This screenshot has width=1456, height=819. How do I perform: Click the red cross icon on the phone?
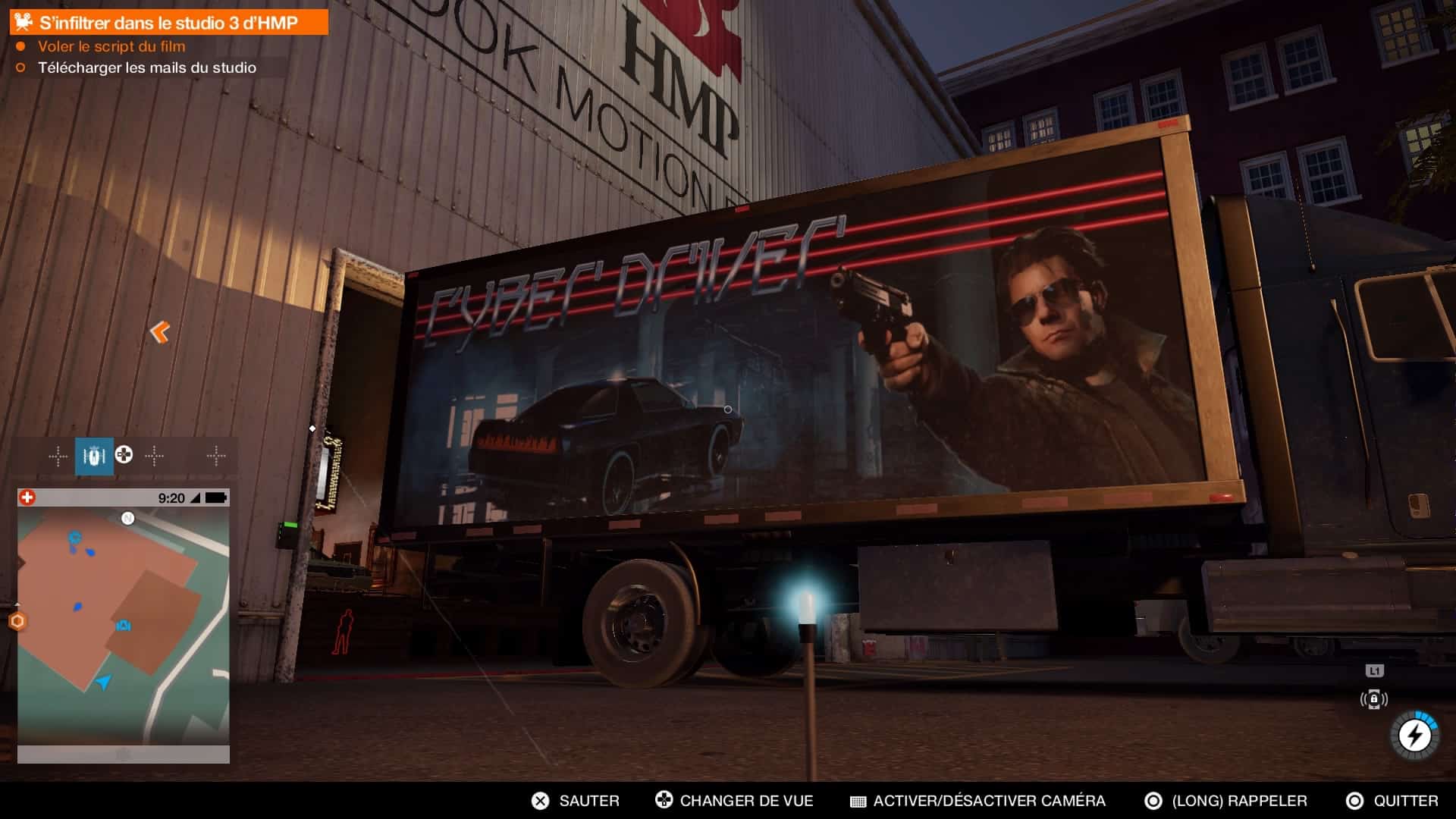(27, 497)
